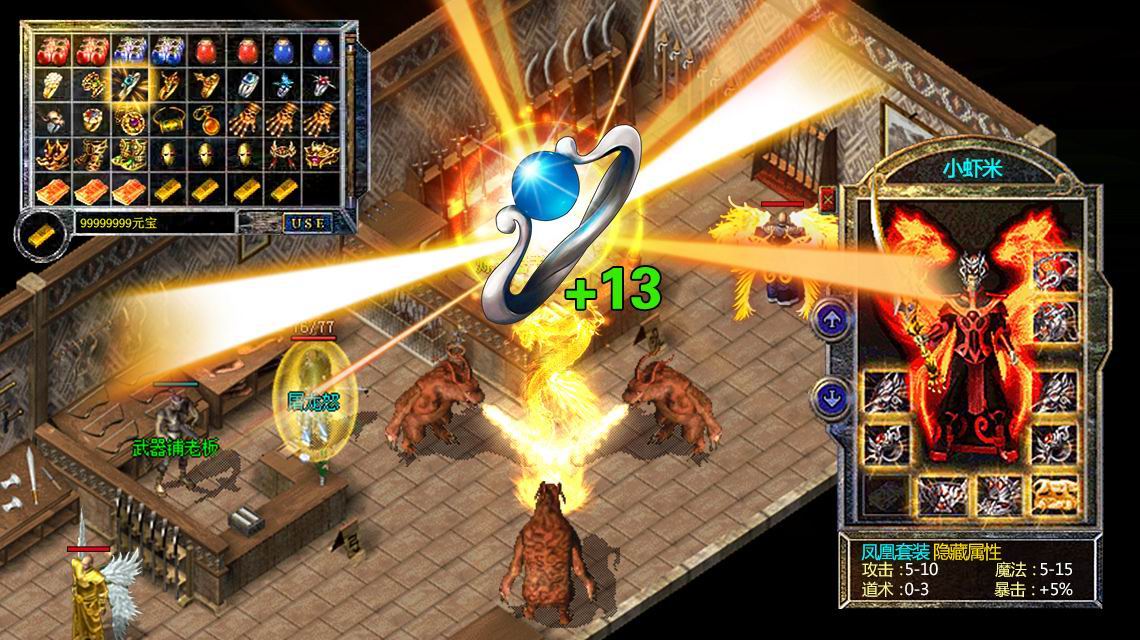Click the gold ingot icon beside the Yuanbao count

[42, 228]
